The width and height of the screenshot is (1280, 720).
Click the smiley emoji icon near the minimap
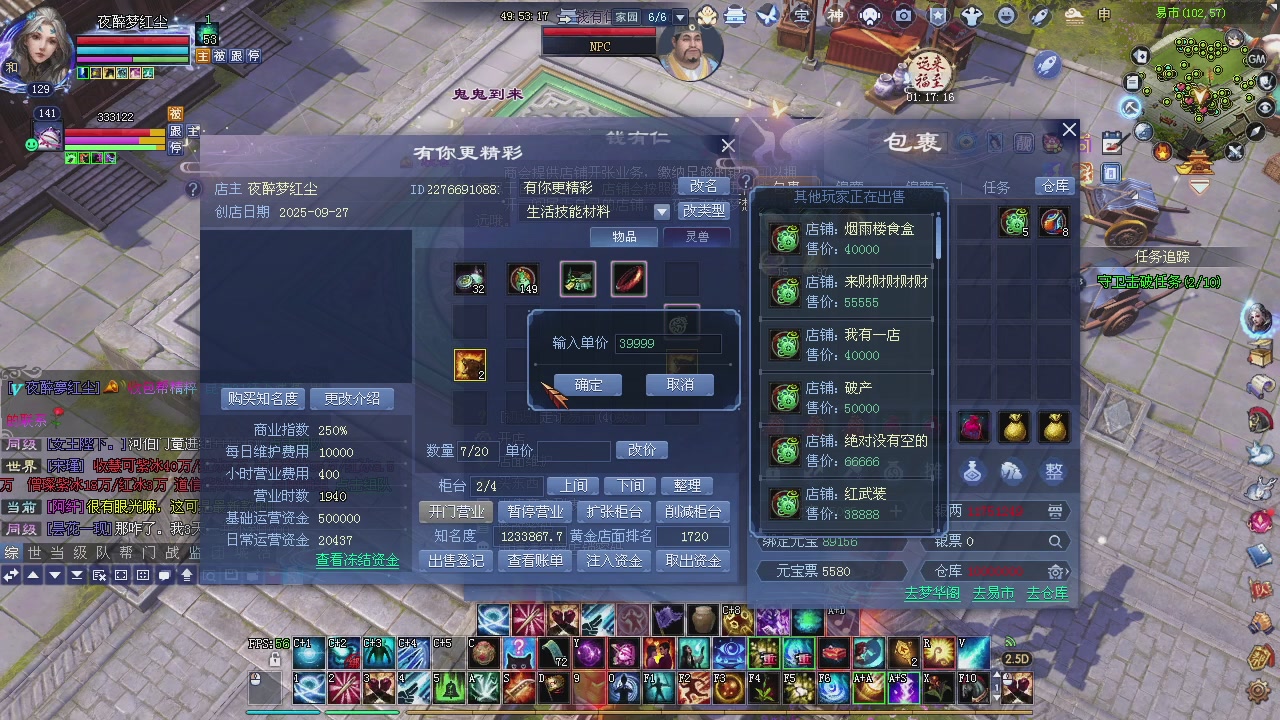pos(1004,14)
